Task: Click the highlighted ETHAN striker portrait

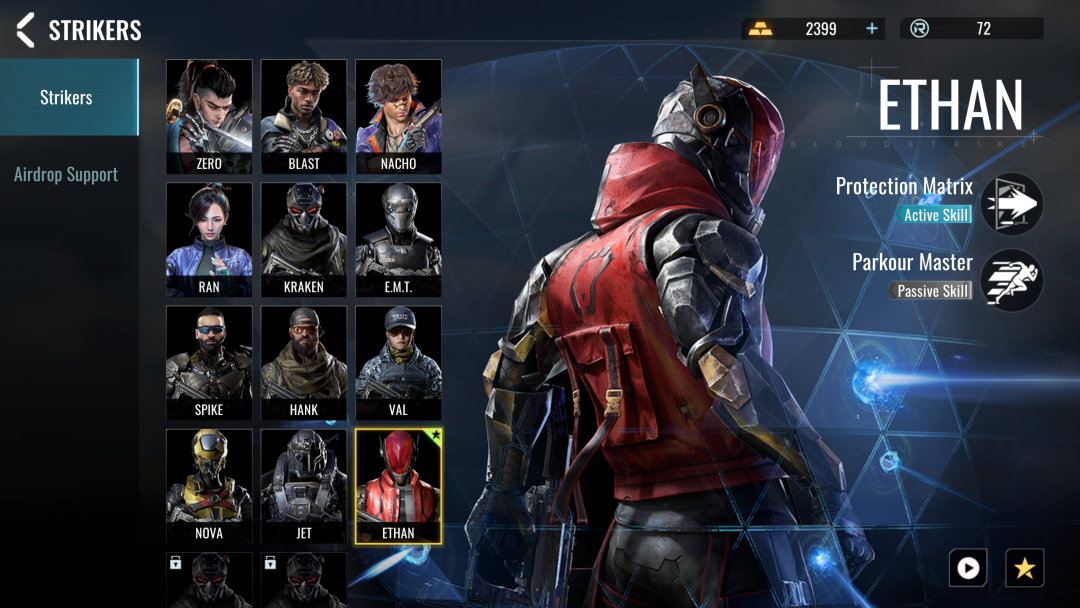Action: 398,485
